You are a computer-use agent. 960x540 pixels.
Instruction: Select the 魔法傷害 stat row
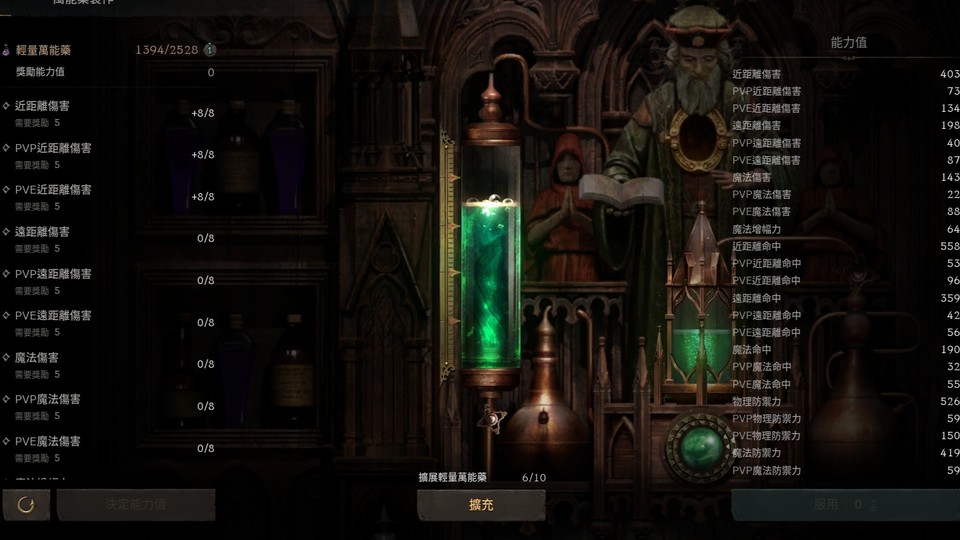point(110,365)
